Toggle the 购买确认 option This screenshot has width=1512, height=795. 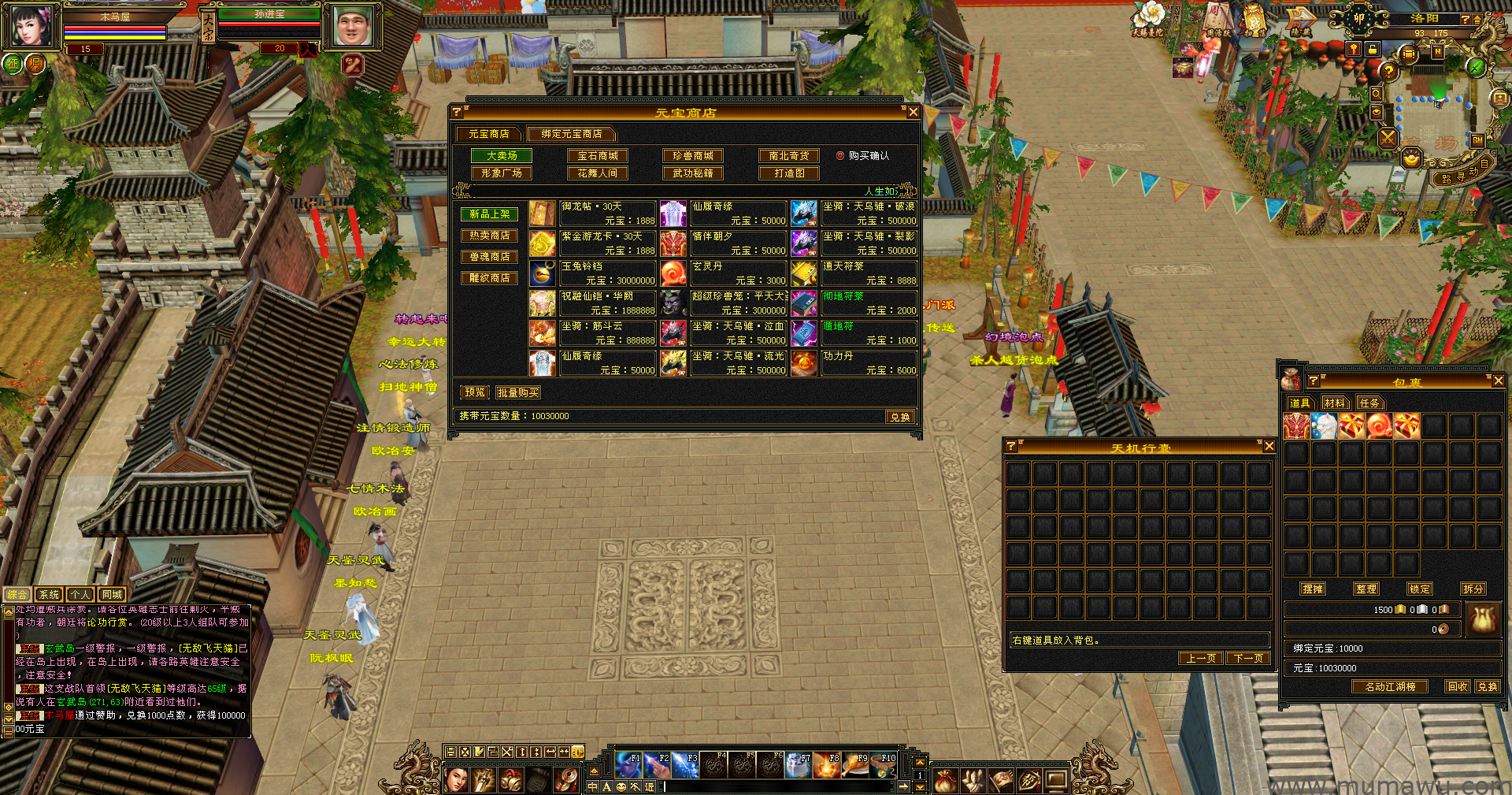pyautogui.click(x=840, y=156)
